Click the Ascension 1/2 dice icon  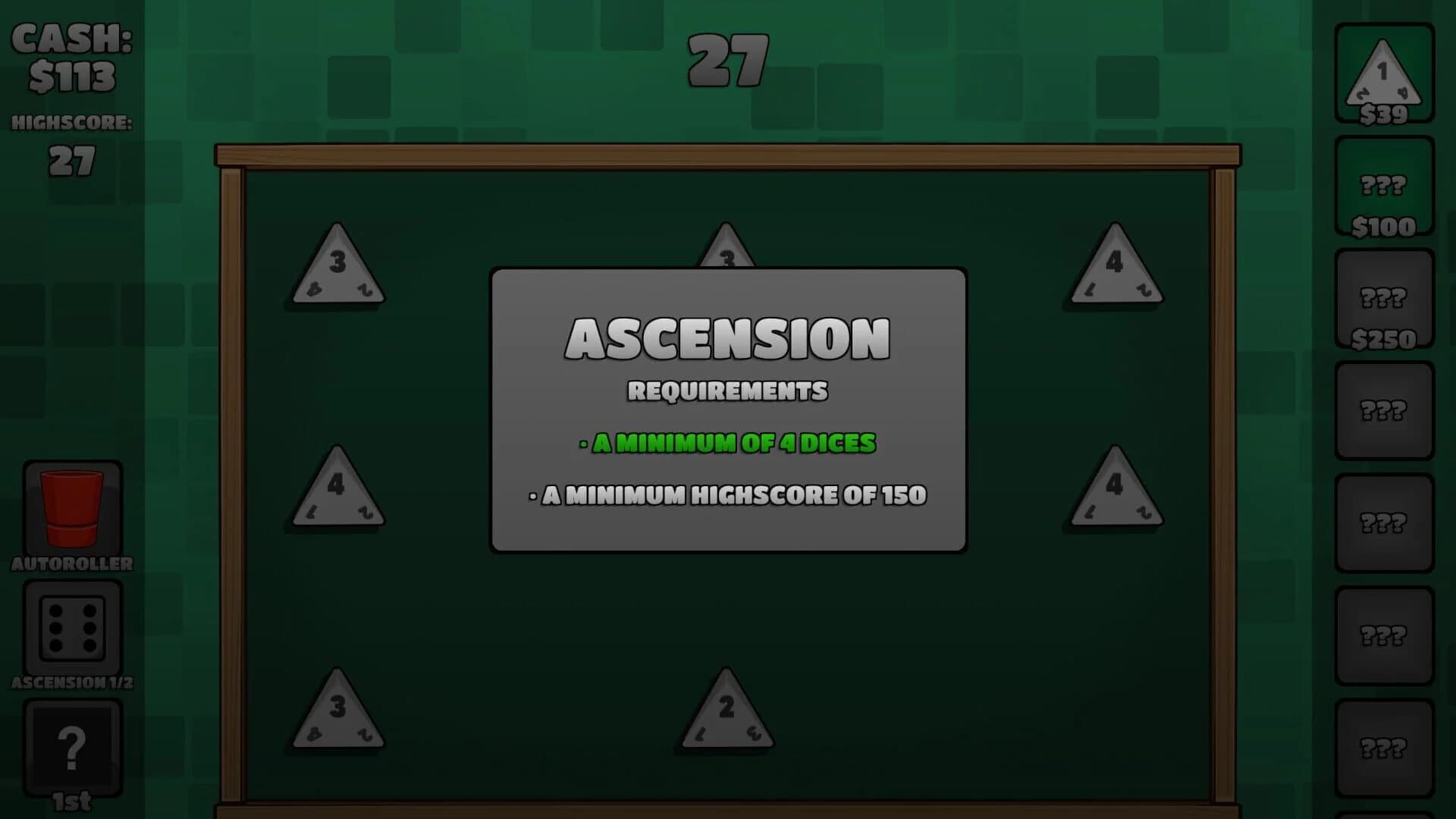pos(72,626)
